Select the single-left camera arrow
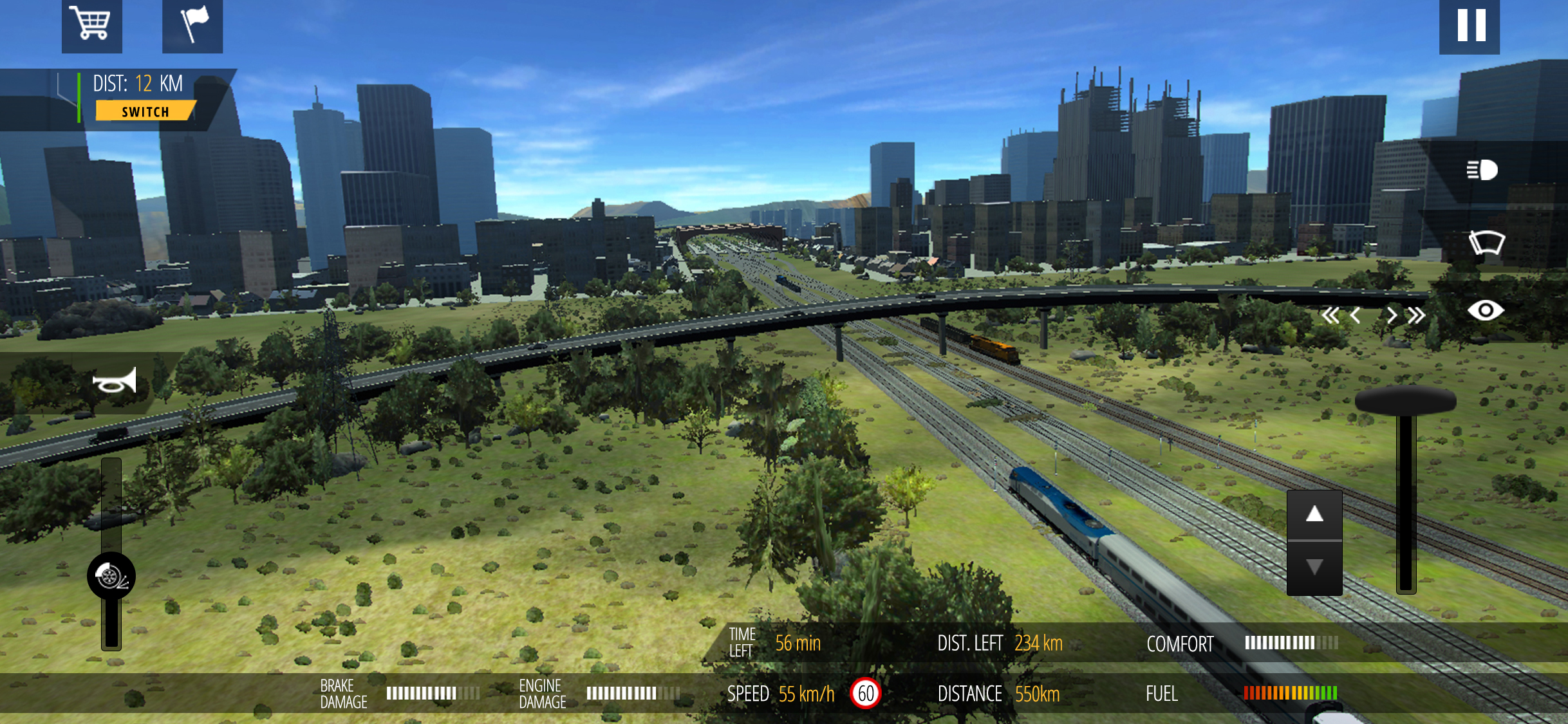This screenshot has width=1568, height=724. tap(1356, 315)
